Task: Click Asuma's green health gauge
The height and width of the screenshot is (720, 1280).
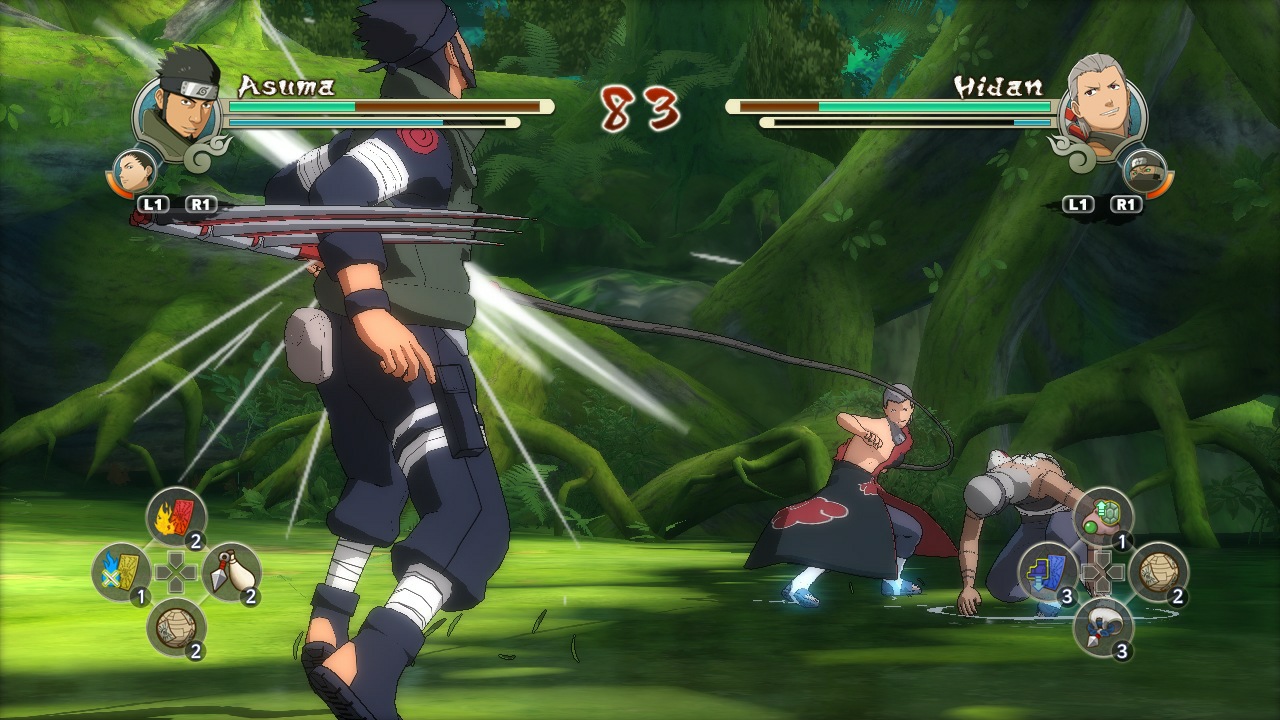Action: (x=290, y=104)
